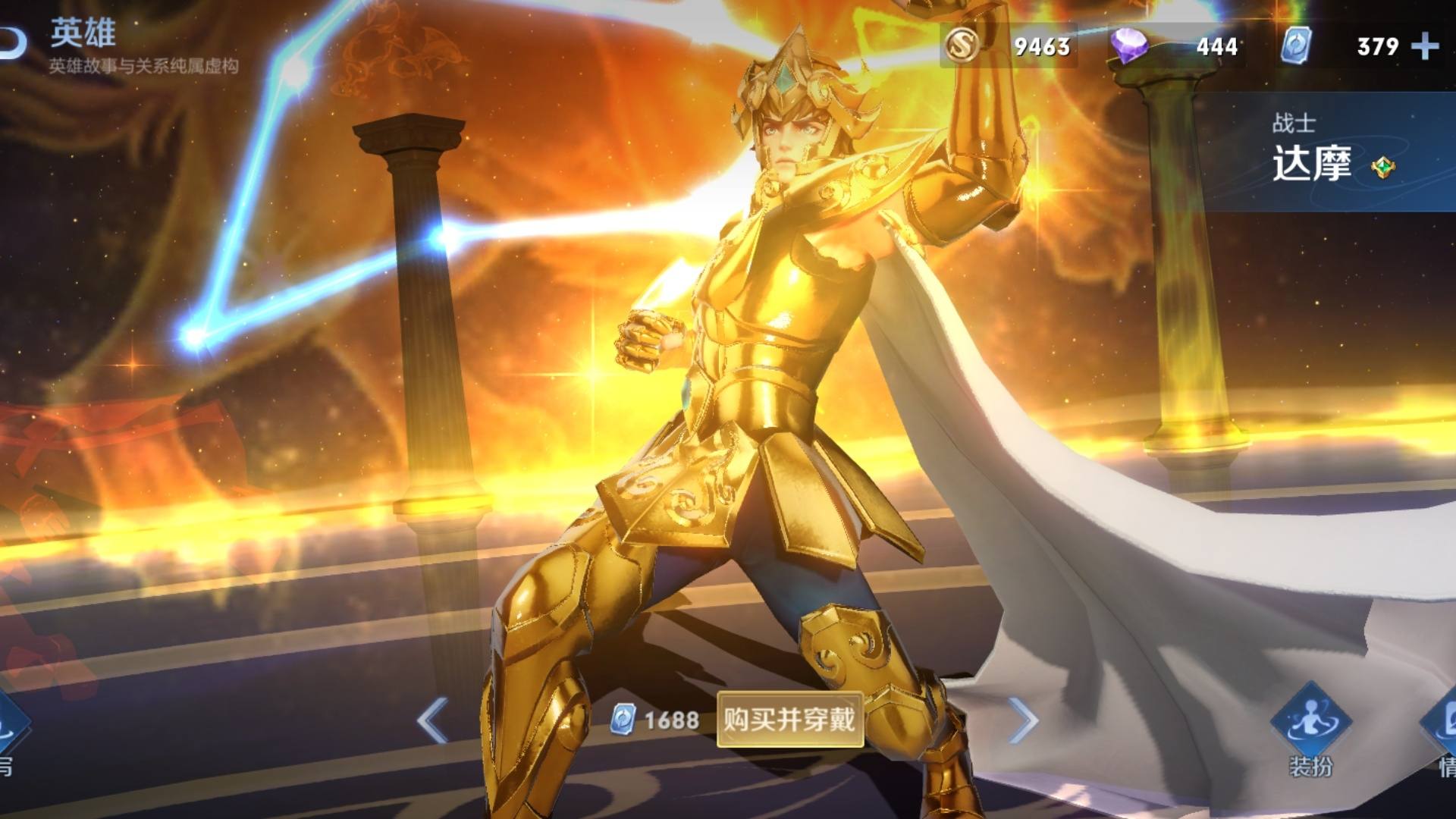Image resolution: width=1456 pixels, height=819 pixels.
Task: Show the previous skin with left arrow
Action: pos(432,720)
